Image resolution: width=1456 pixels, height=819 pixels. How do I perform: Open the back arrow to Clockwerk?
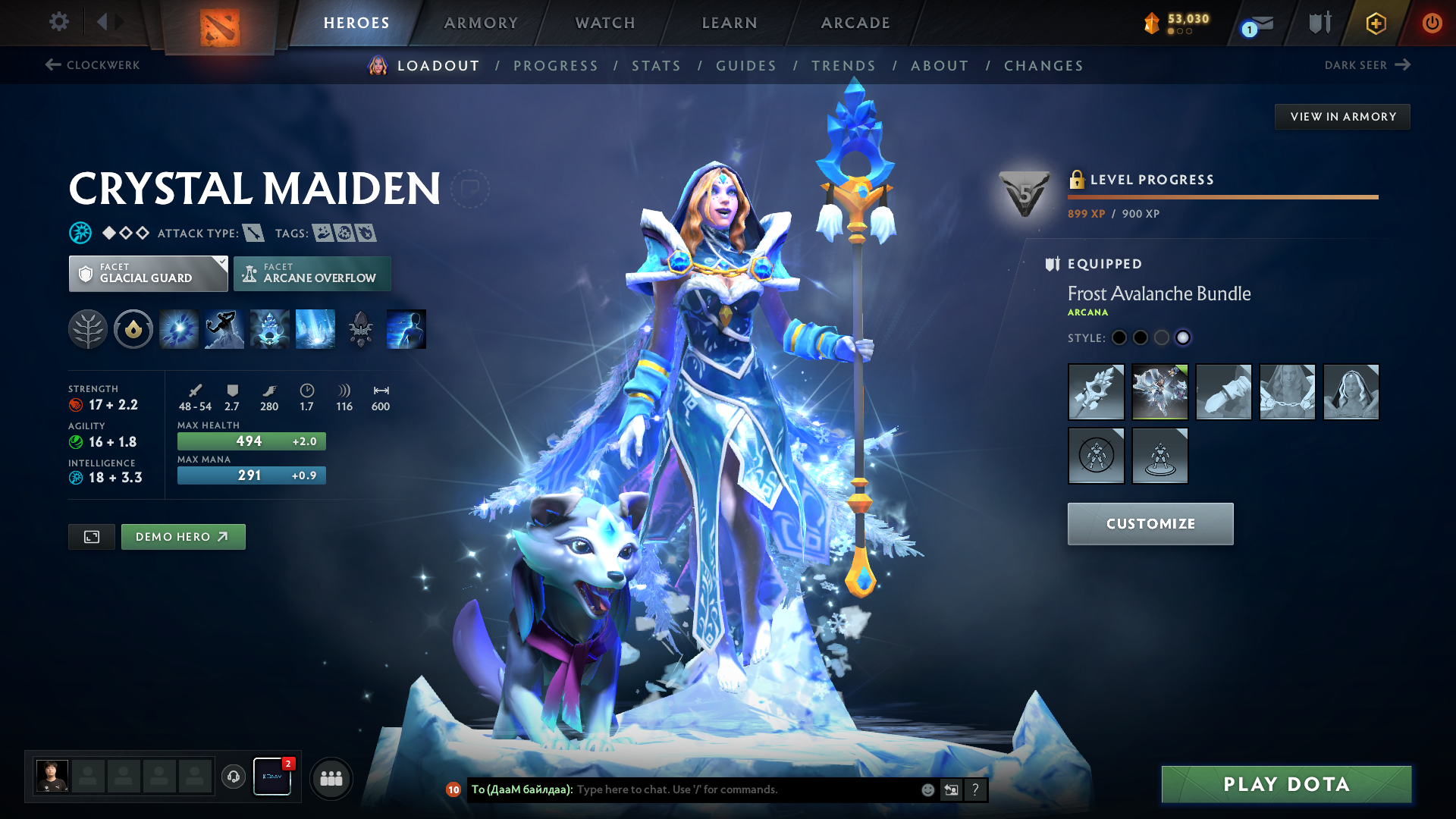click(x=52, y=64)
